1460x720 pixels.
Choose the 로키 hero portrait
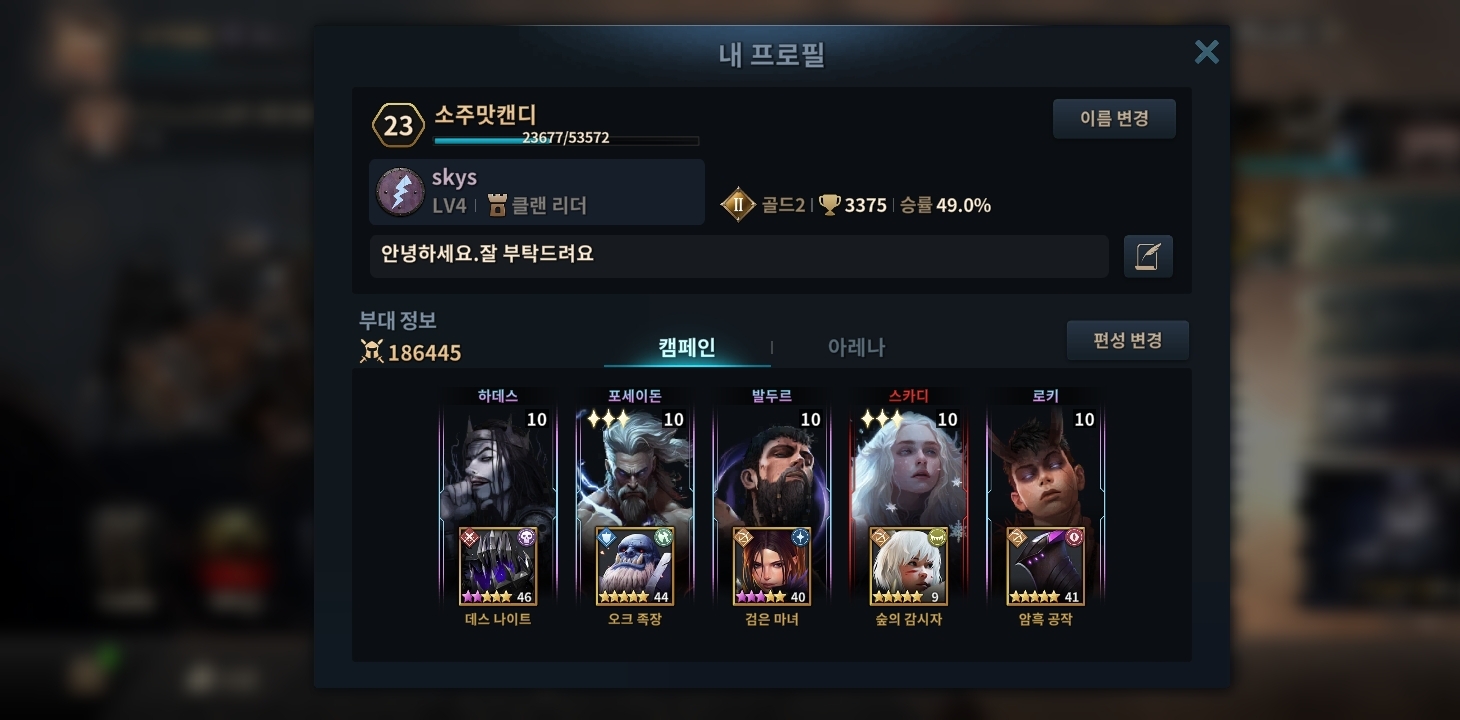(1046, 465)
